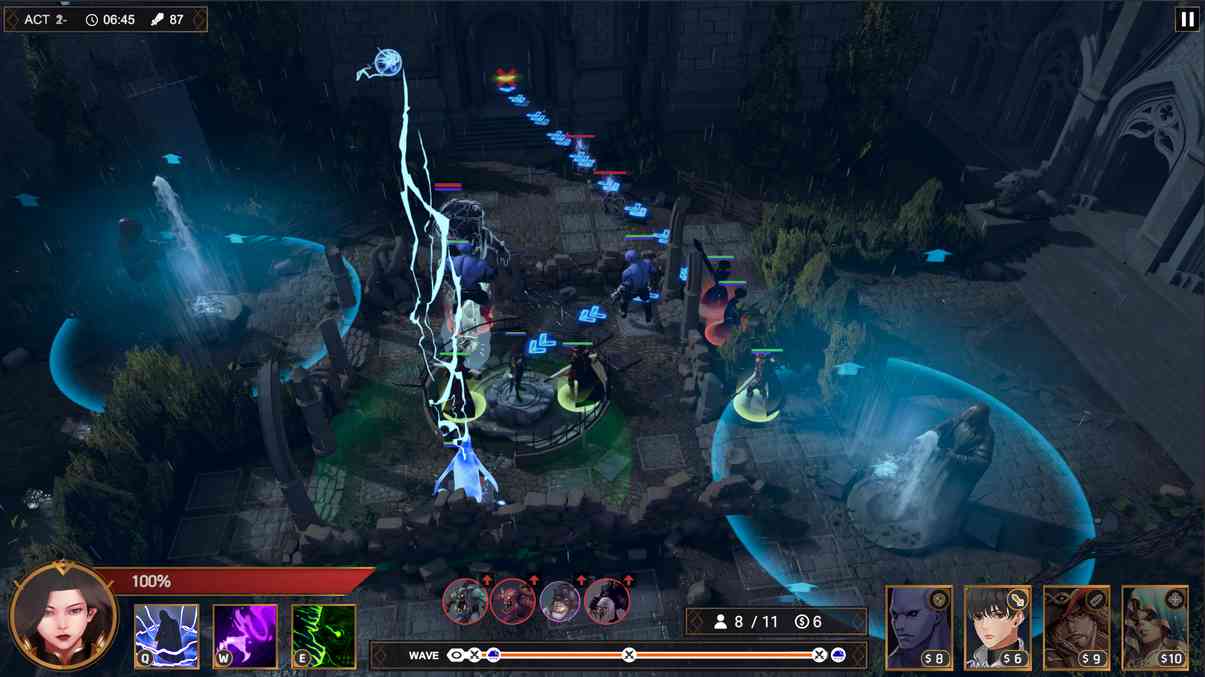The width and height of the screenshot is (1205, 677).
Task: Select the blue helmet marker ending the wave bar
Action: pyautogui.click(x=838, y=655)
